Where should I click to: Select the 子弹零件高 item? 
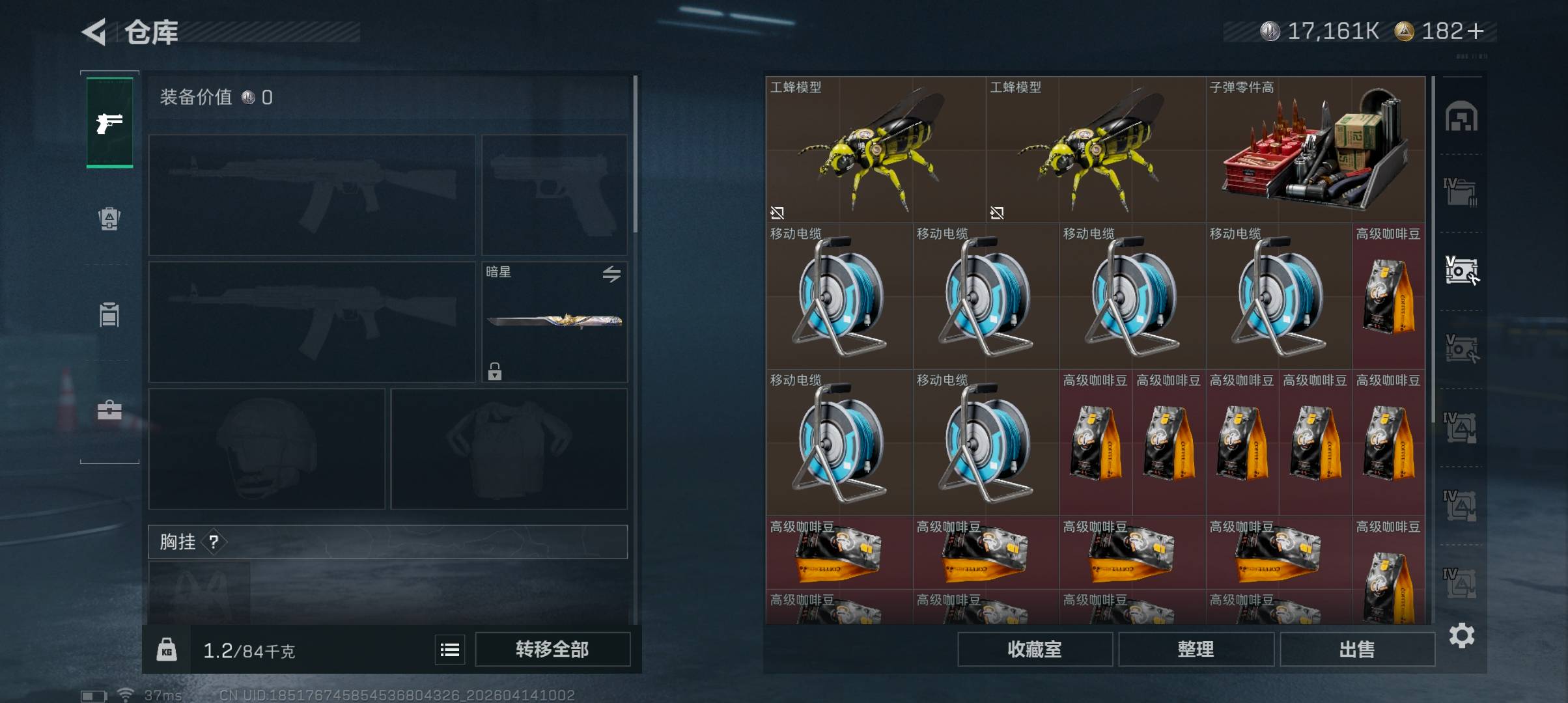point(1315,150)
